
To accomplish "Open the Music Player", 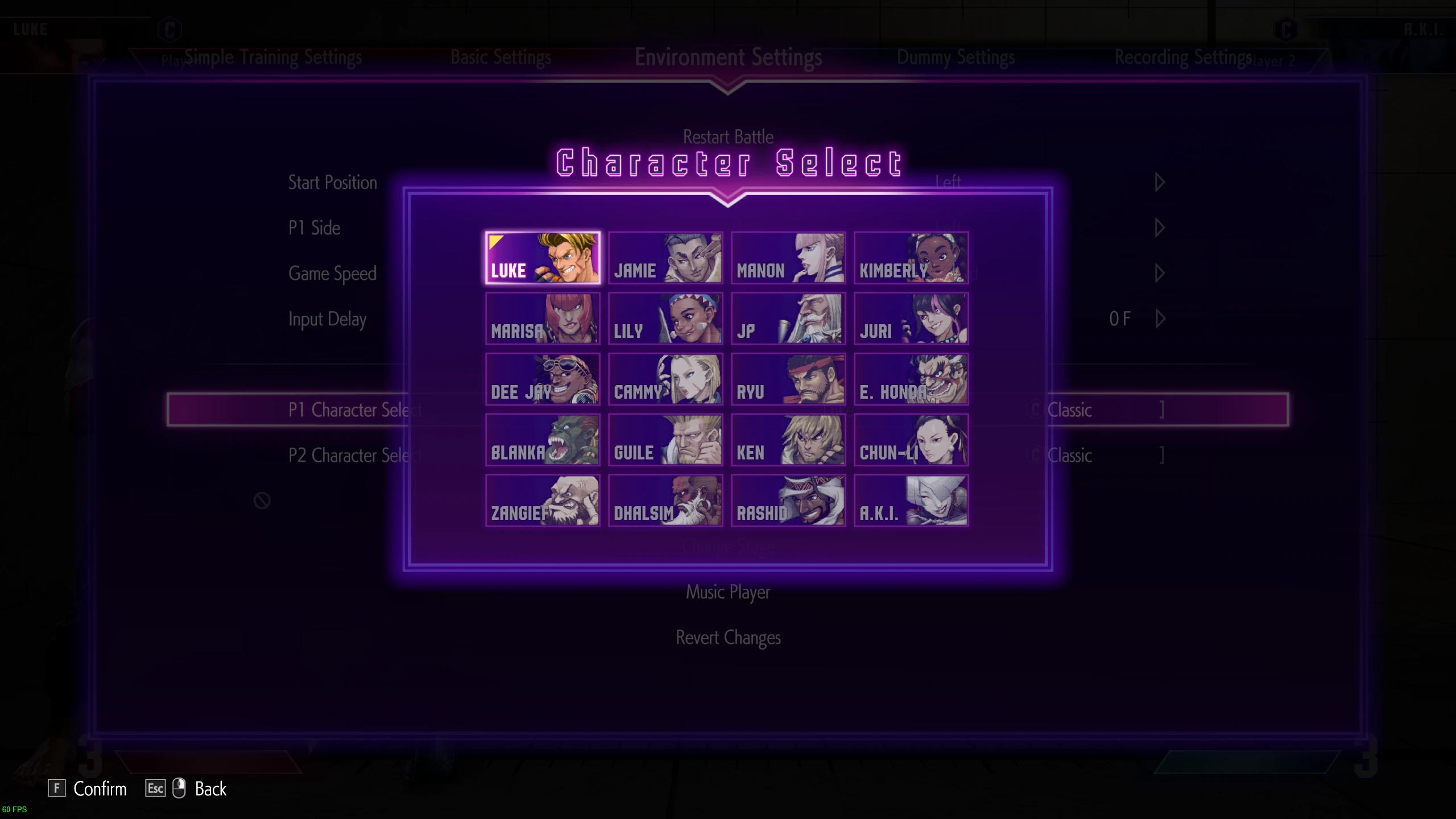I will 728,591.
